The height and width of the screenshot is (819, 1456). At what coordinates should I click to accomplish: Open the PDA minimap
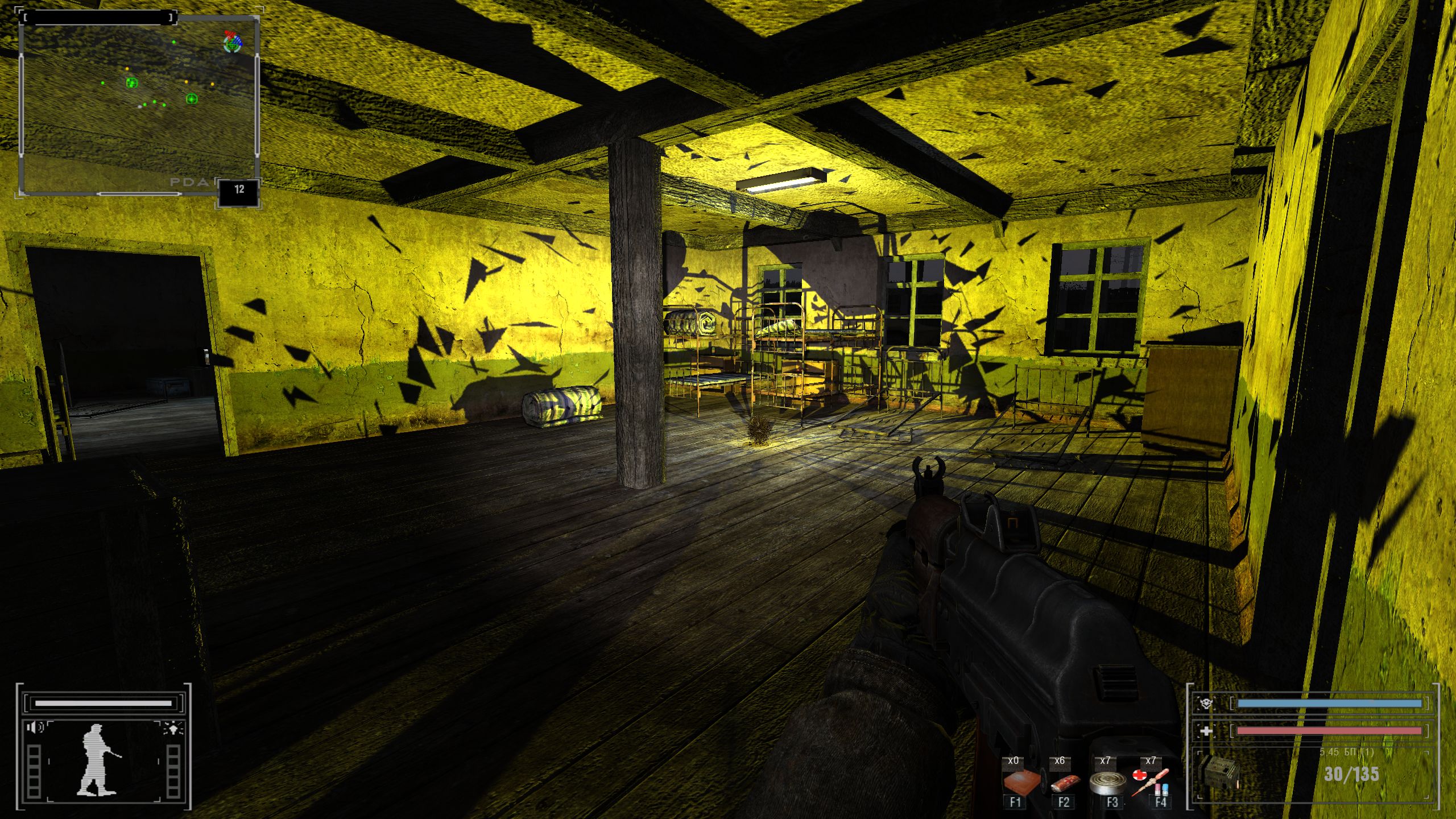tap(139, 105)
